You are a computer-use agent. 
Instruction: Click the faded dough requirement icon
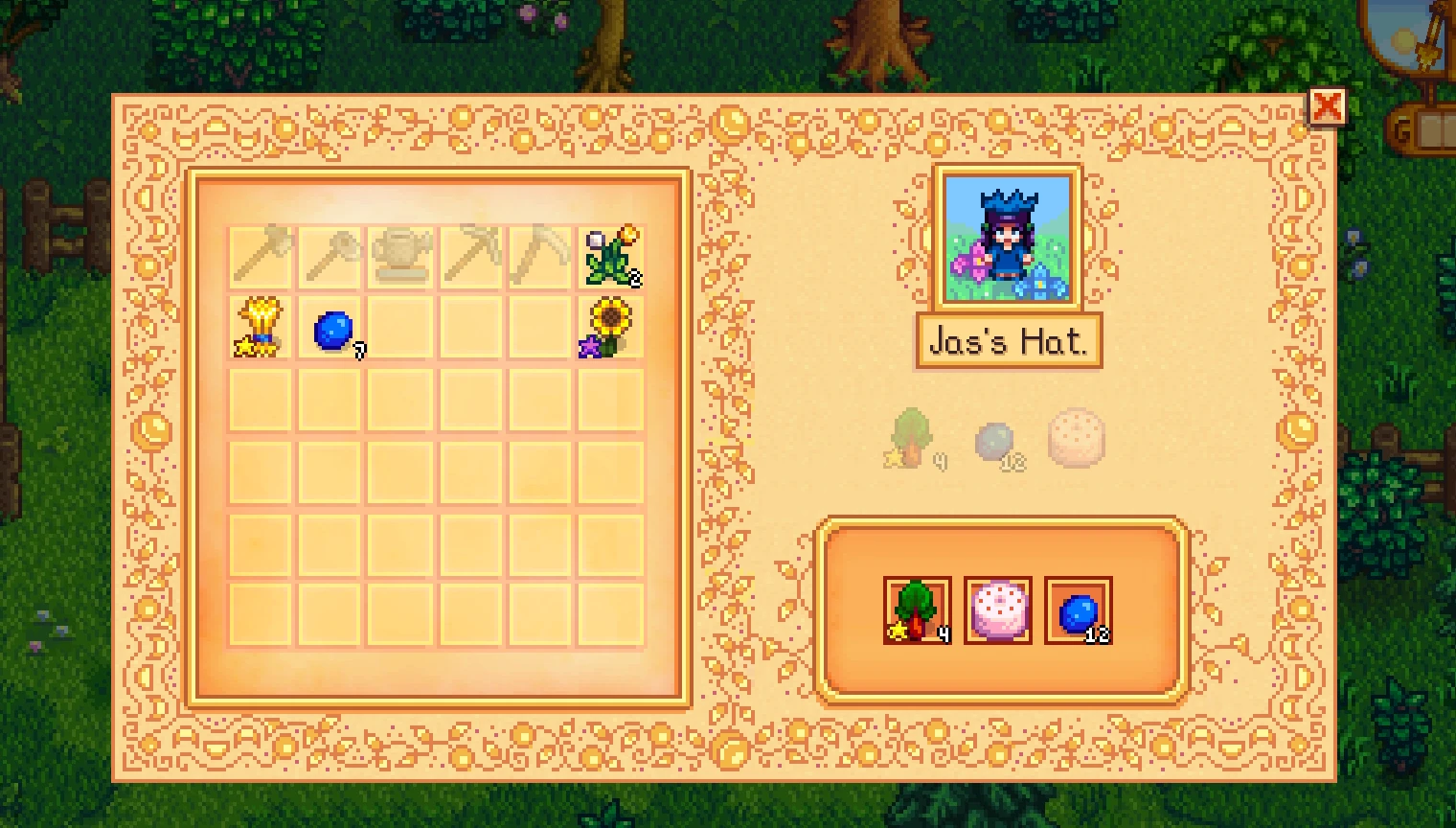point(1077,439)
